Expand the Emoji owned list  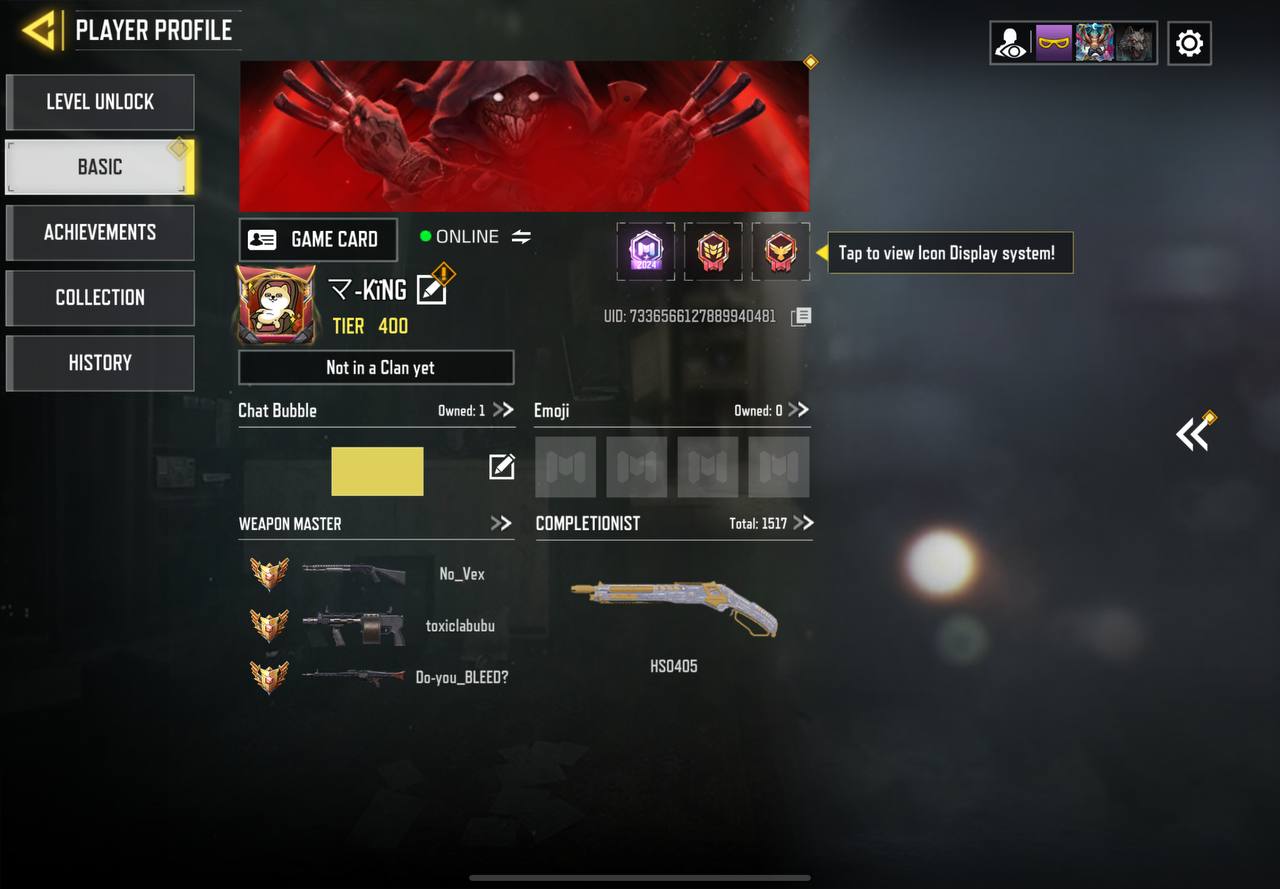coord(798,410)
